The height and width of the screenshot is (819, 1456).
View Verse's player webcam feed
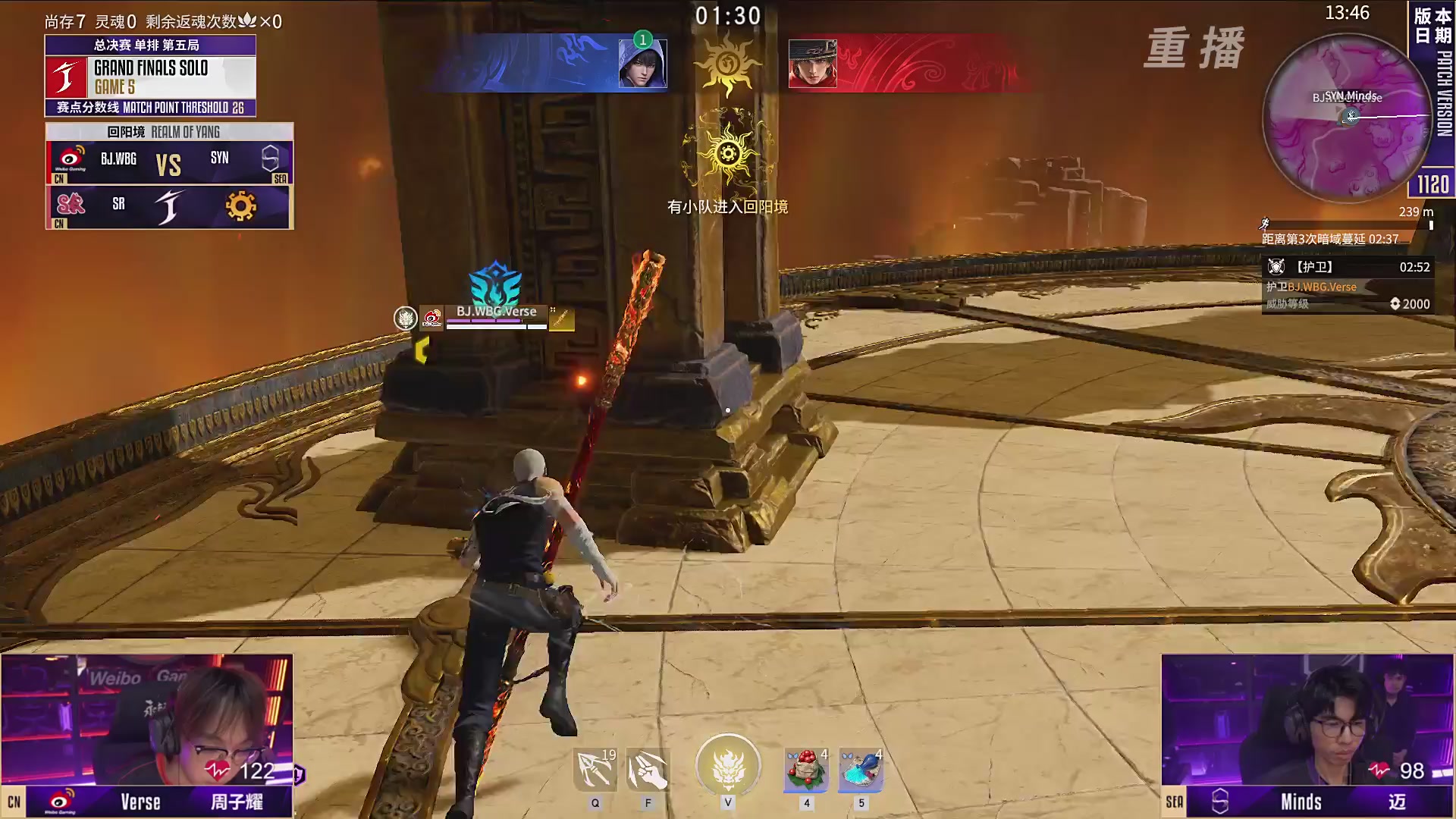pyautogui.click(x=146, y=719)
